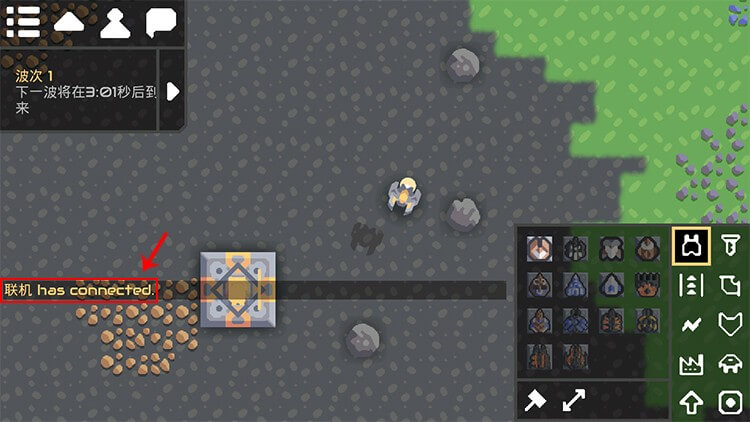
Task: Switch to the power lightning category
Action: (x=691, y=325)
